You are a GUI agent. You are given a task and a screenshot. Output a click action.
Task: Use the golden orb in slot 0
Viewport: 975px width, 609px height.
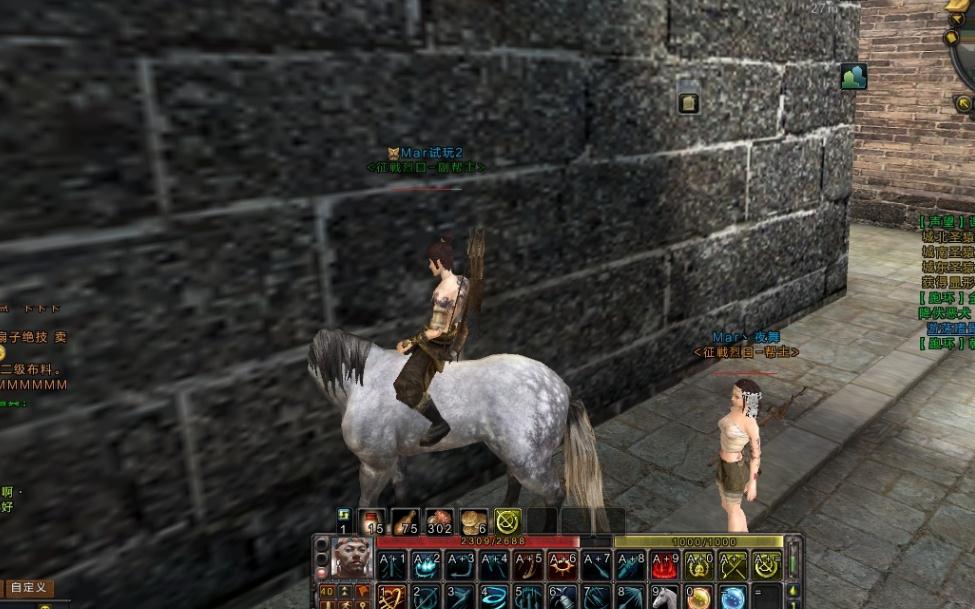(699, 598)
